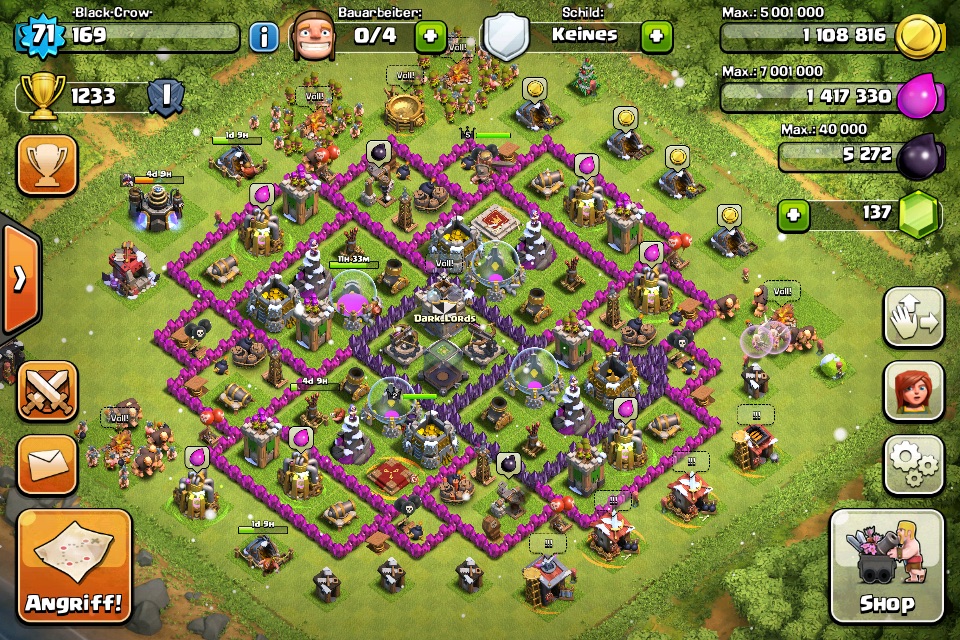Add a shield via the plus button
The image size is (960, 640).
[657, 36]
